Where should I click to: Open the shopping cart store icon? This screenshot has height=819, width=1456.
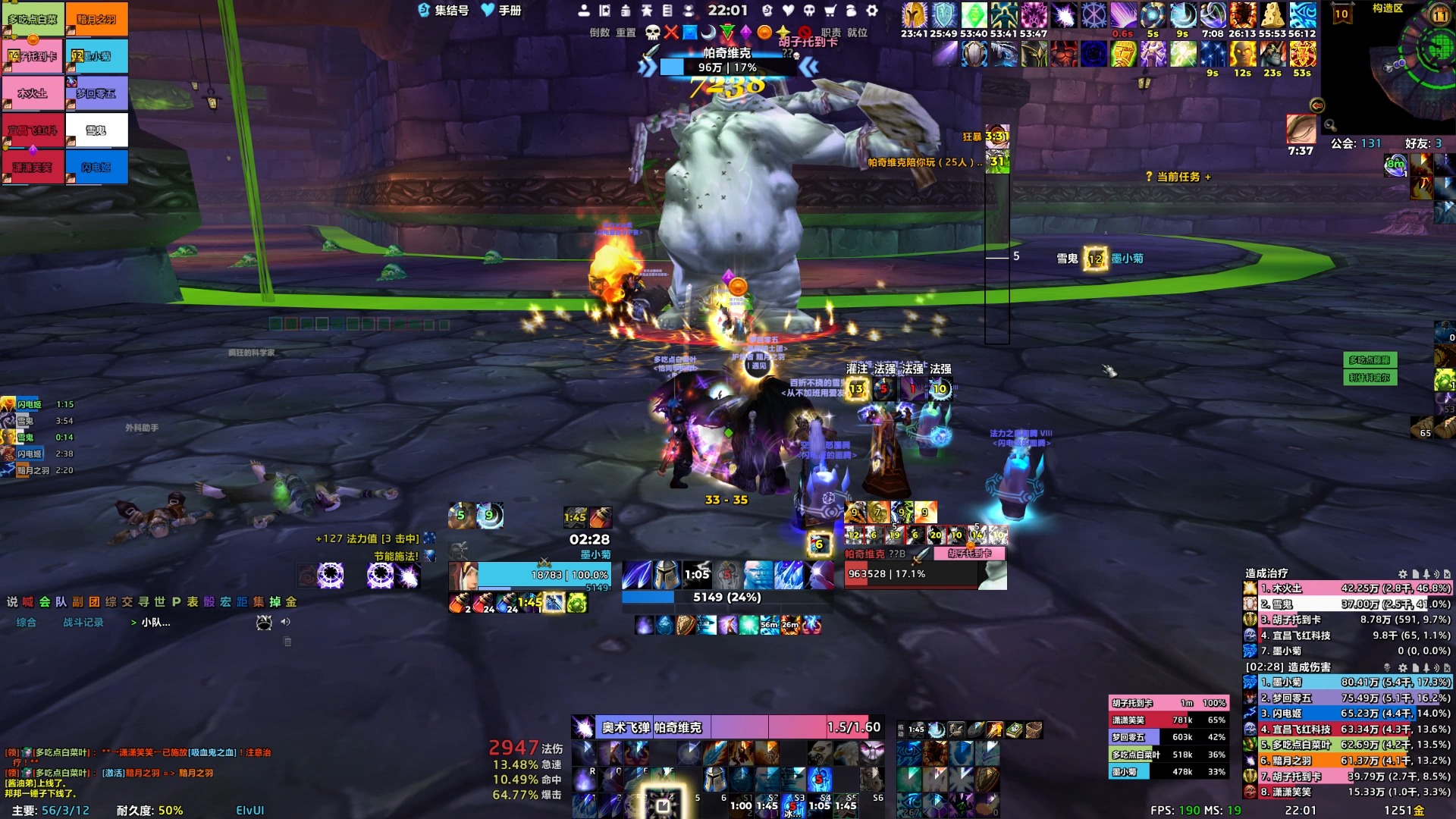(830, 11)
